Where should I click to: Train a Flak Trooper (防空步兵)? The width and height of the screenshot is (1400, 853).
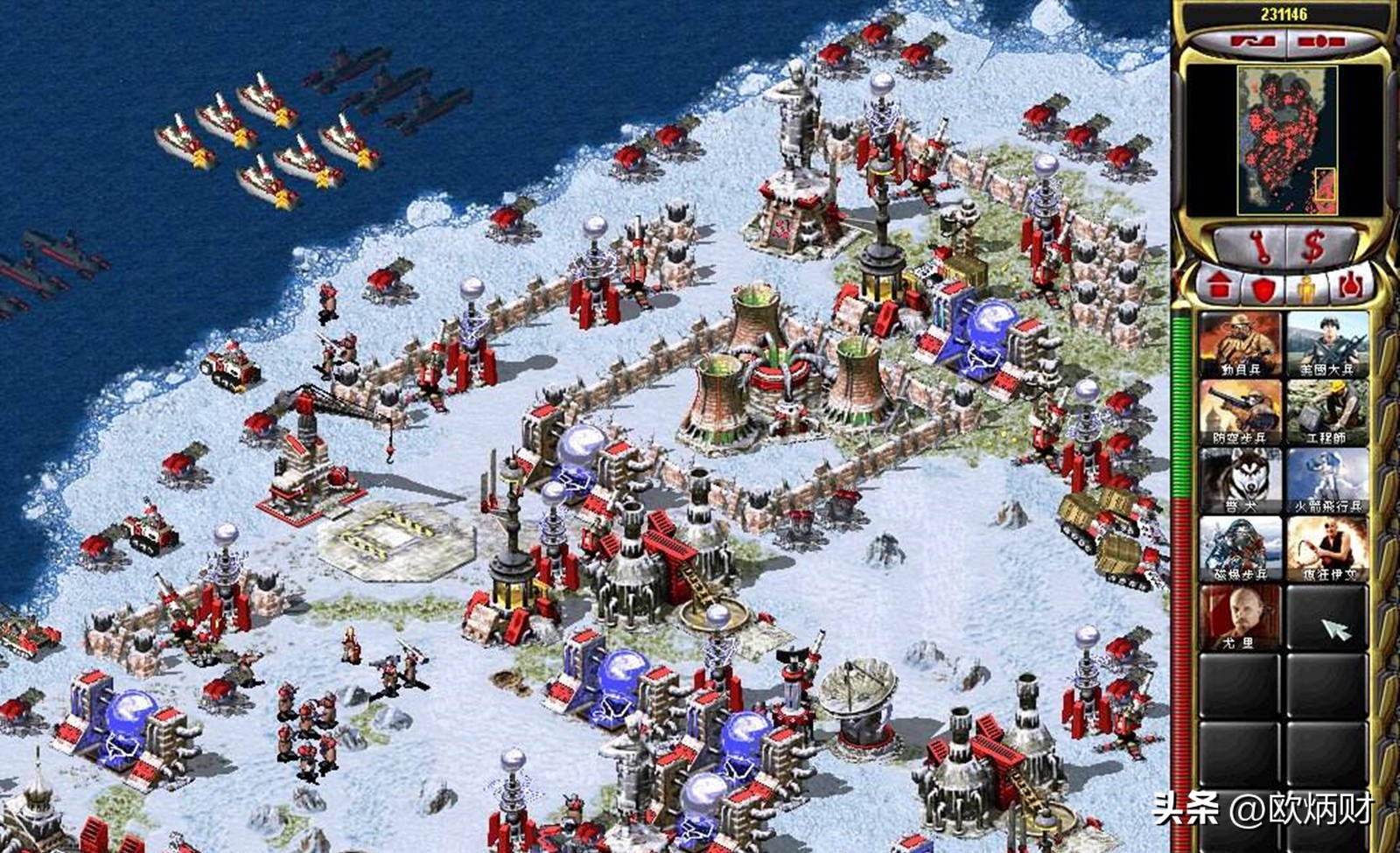coord(1240,412)
